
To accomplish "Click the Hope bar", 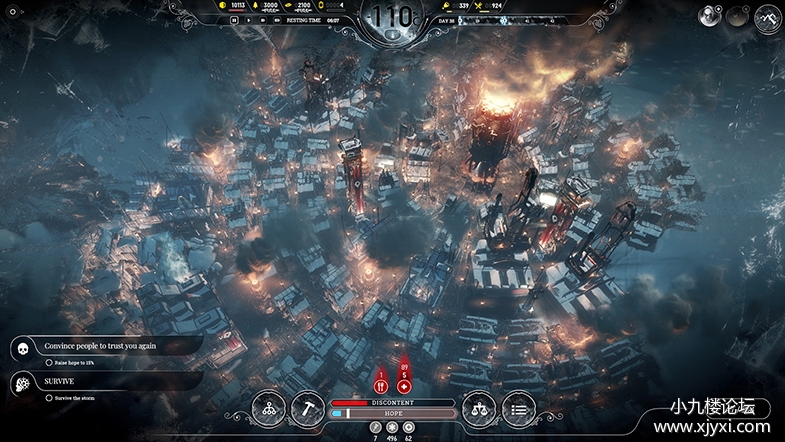I will [x=392, y=413].
